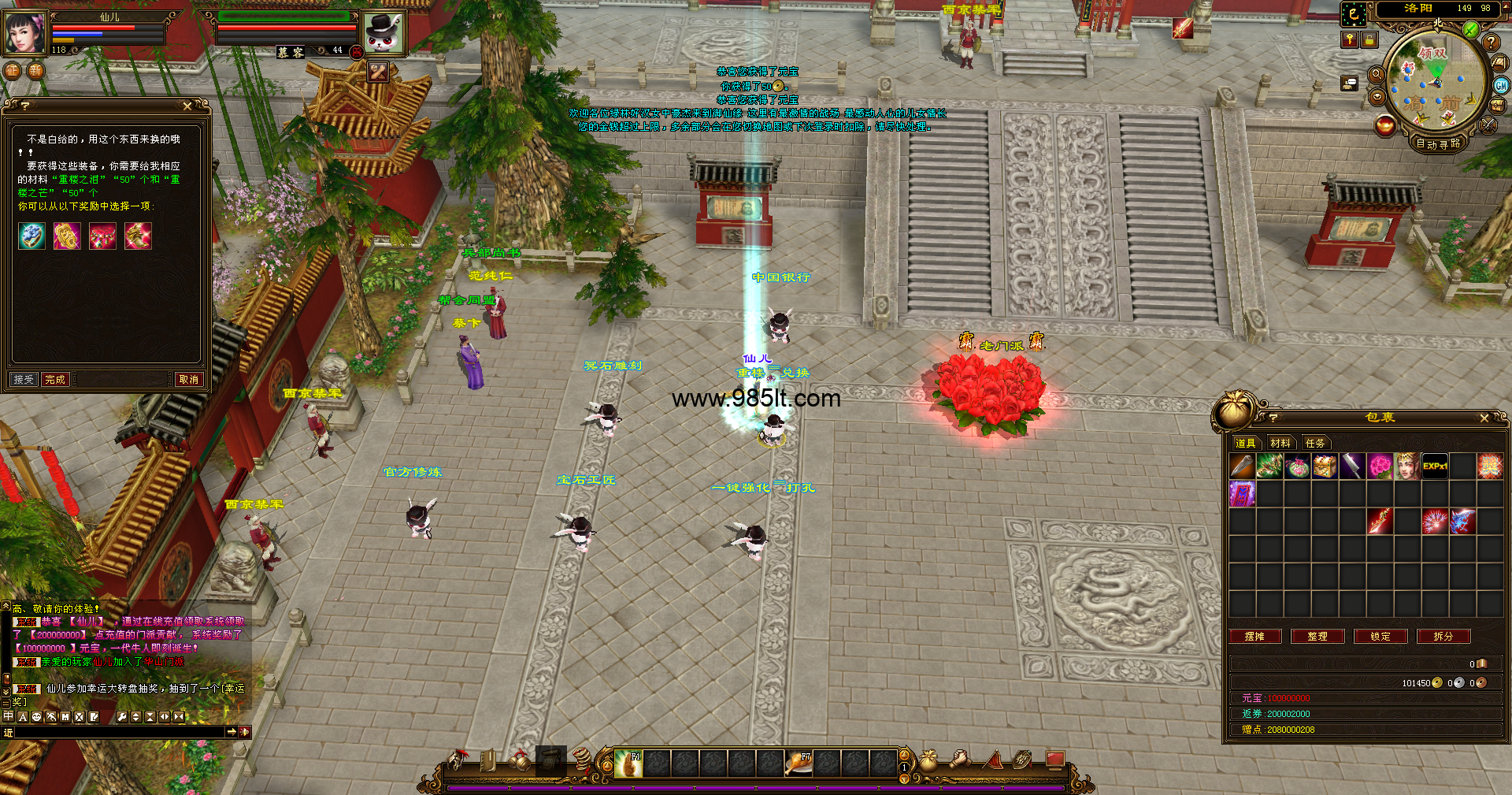1512x795 pixels.
Task: Select the EXPx1 item slot
Action: (x=1435, y=466)
